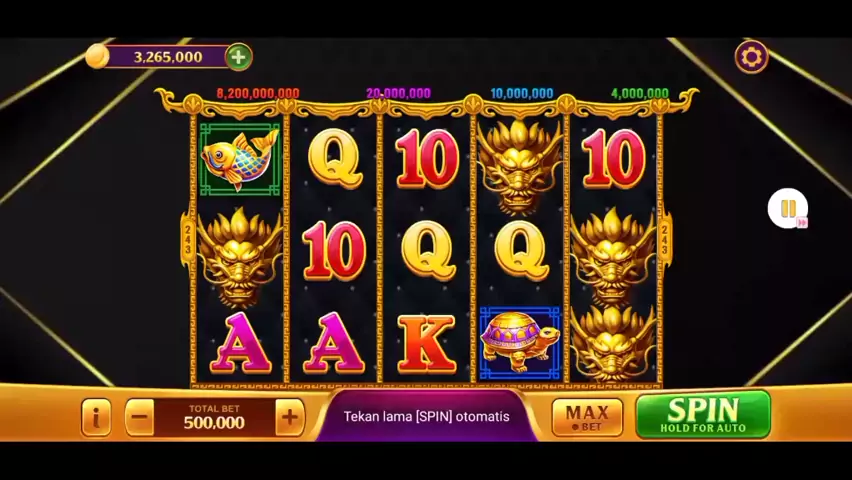Set the bet to MAX BET

point(587,417)
